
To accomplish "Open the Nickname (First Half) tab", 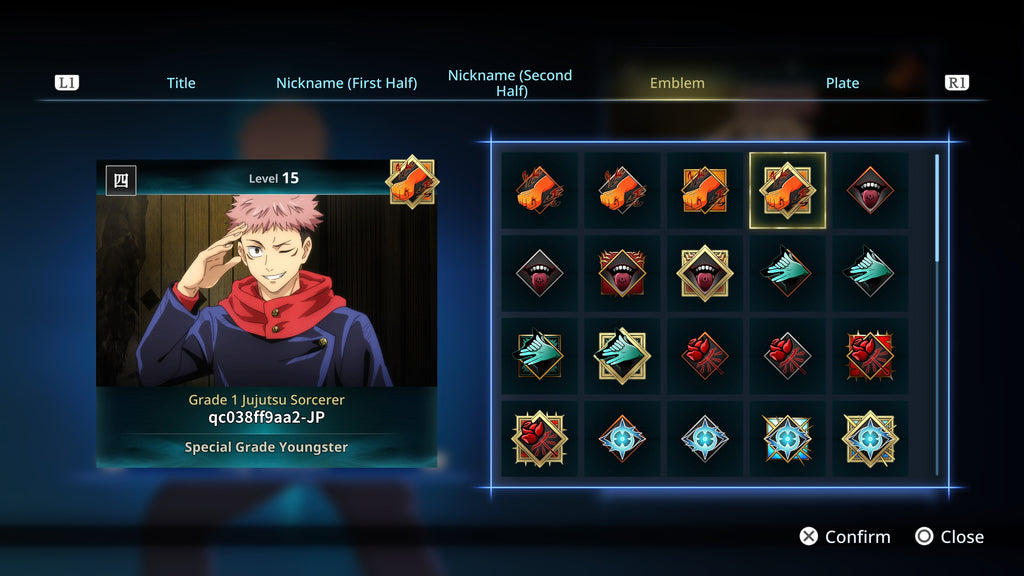I will coord(346,83).
